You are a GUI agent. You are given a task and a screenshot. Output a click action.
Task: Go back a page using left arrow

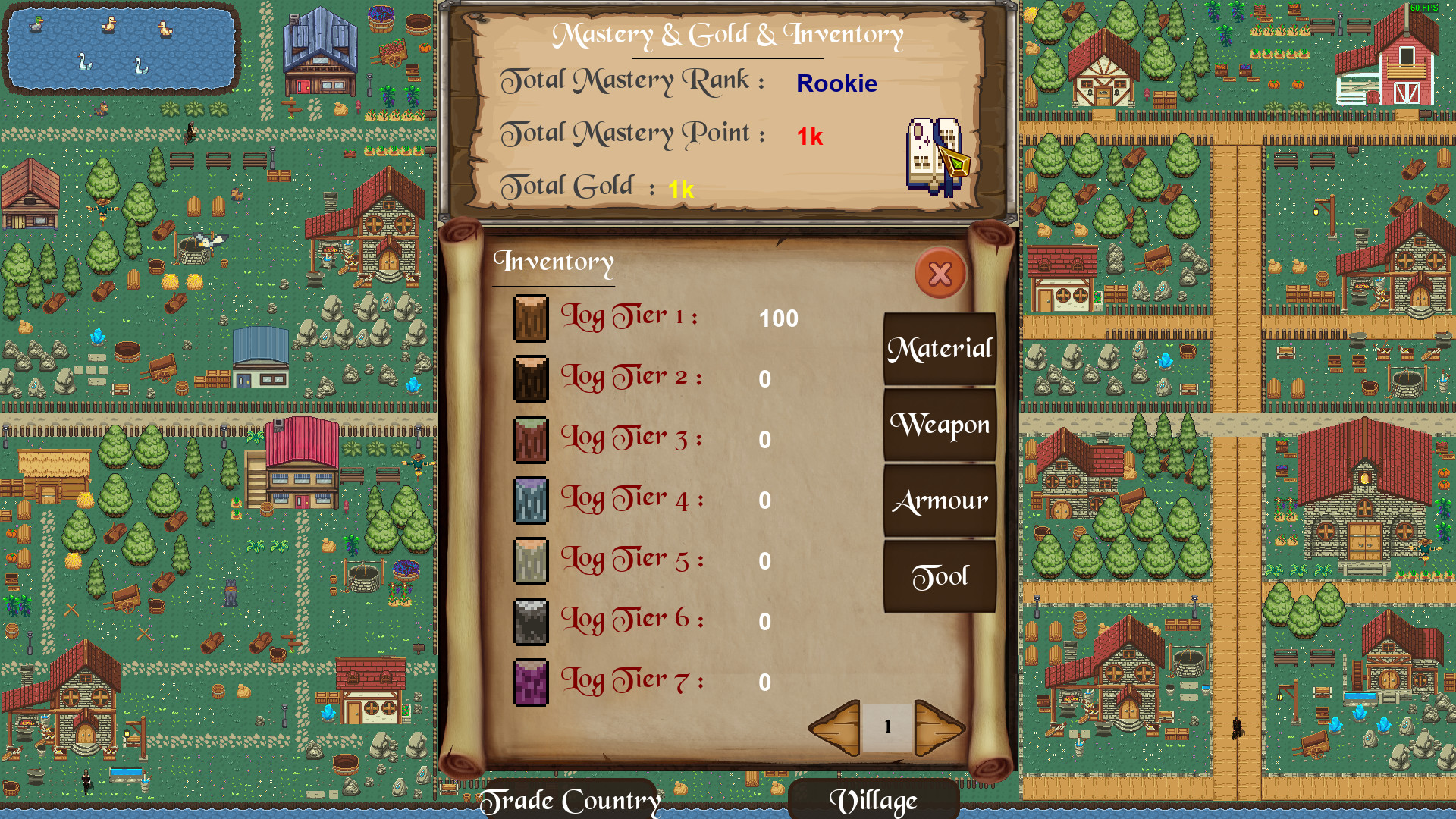834,726
